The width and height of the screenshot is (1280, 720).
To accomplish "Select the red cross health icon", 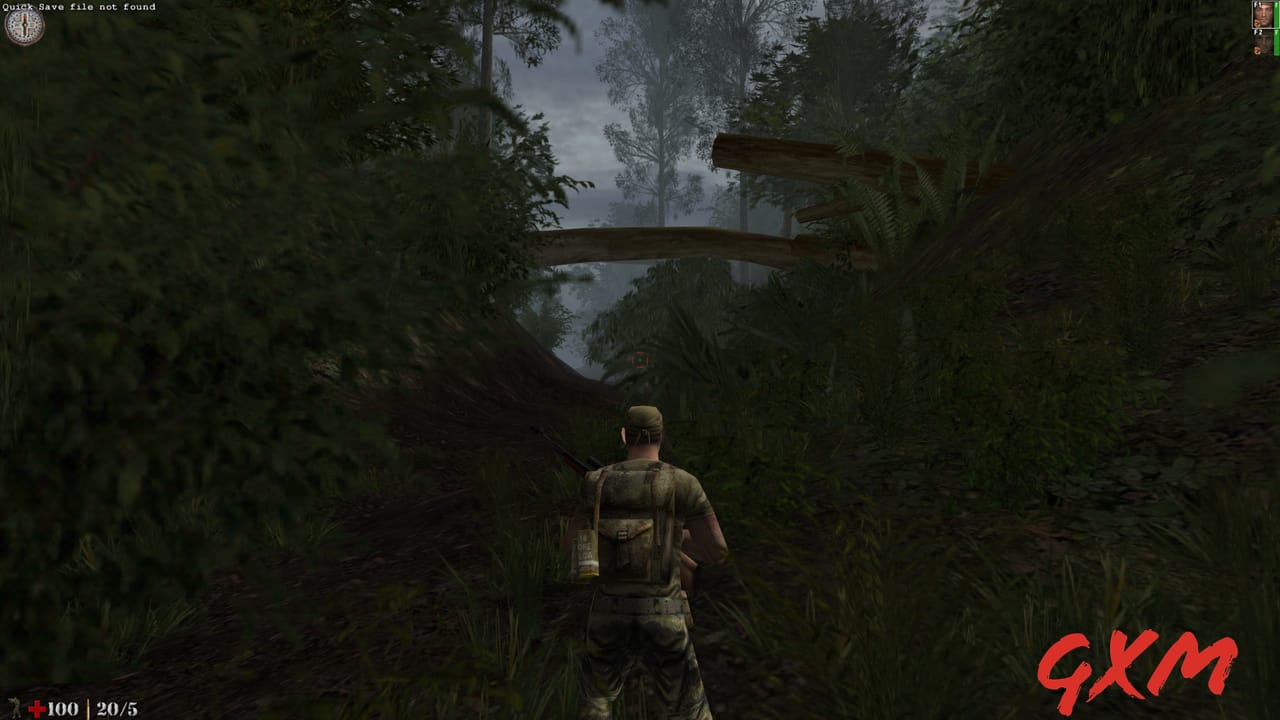I will pyautogui.click(x=36, y=707).
